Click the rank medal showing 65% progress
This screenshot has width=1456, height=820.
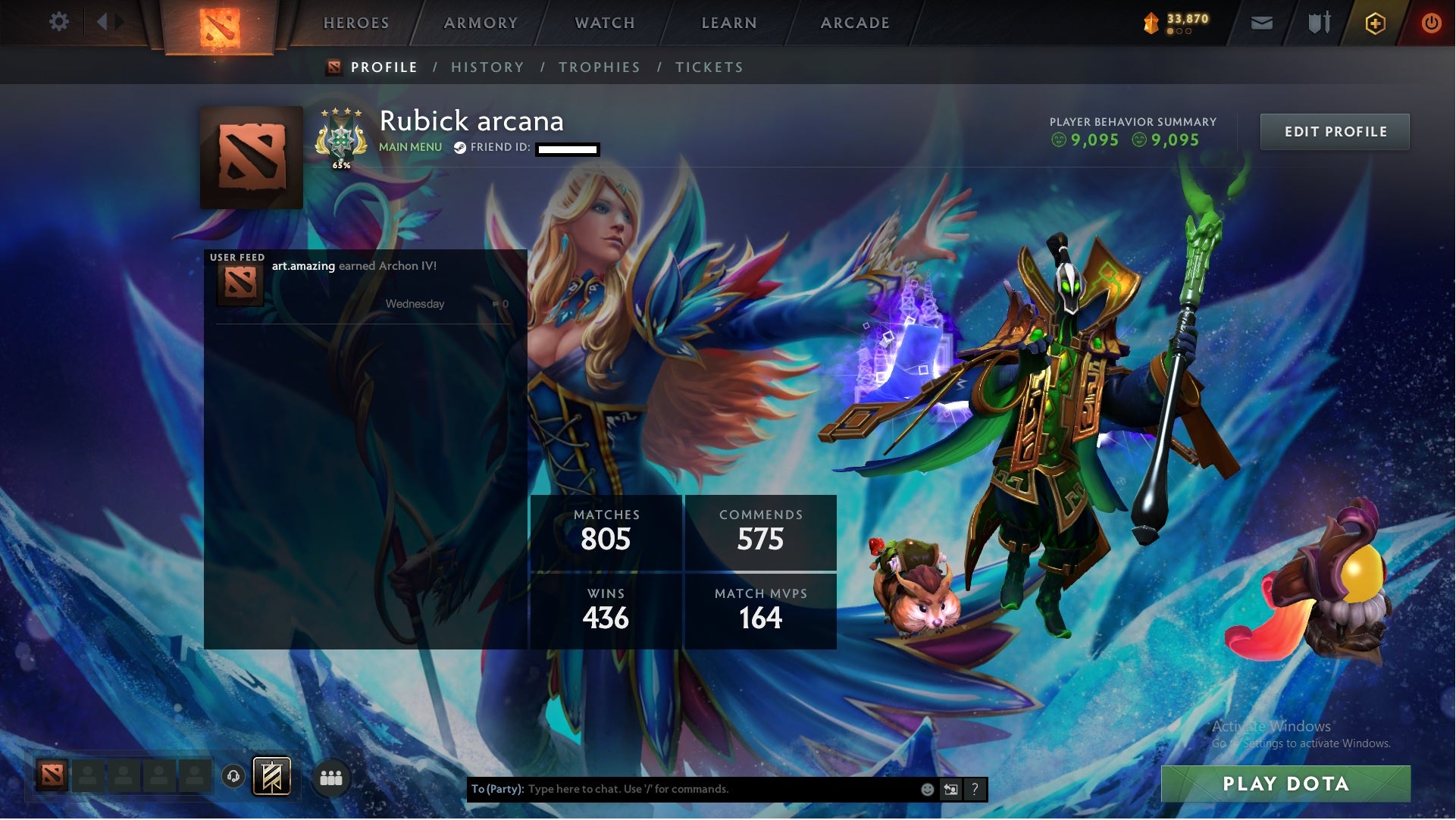(343, 138)
